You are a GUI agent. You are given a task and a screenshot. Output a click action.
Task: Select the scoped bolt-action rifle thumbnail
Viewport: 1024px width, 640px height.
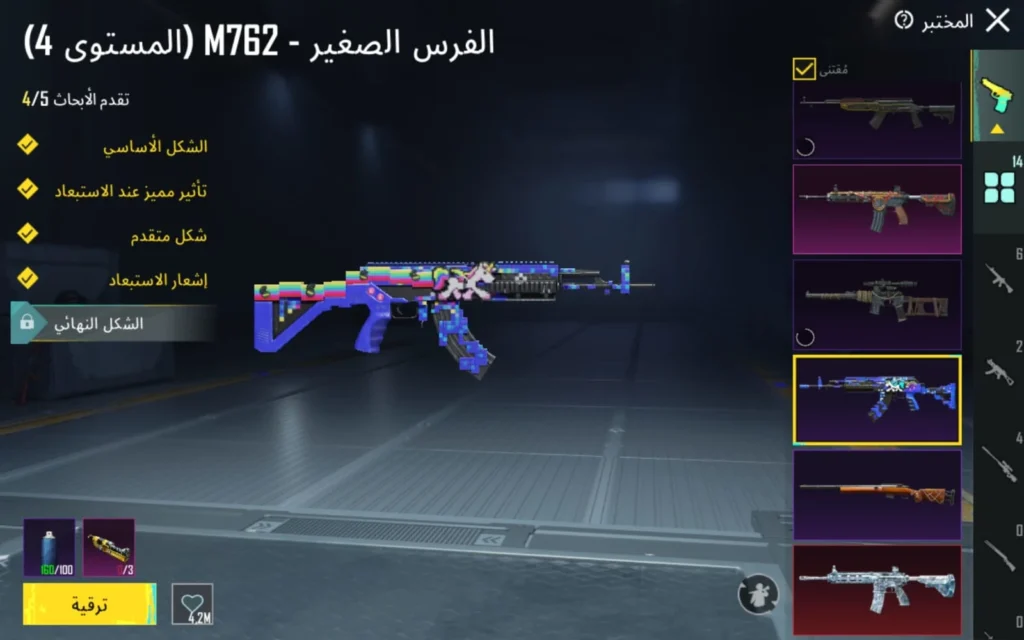click(877, 304)
